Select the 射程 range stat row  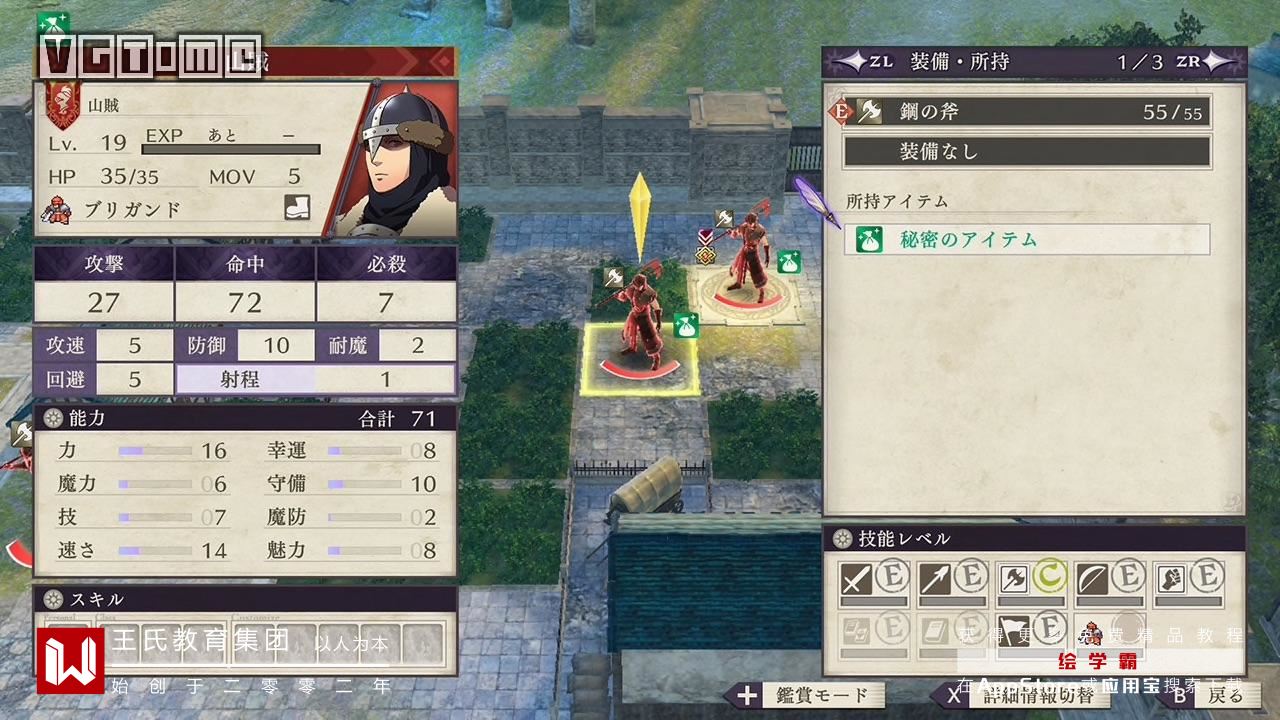click(315, 379)
